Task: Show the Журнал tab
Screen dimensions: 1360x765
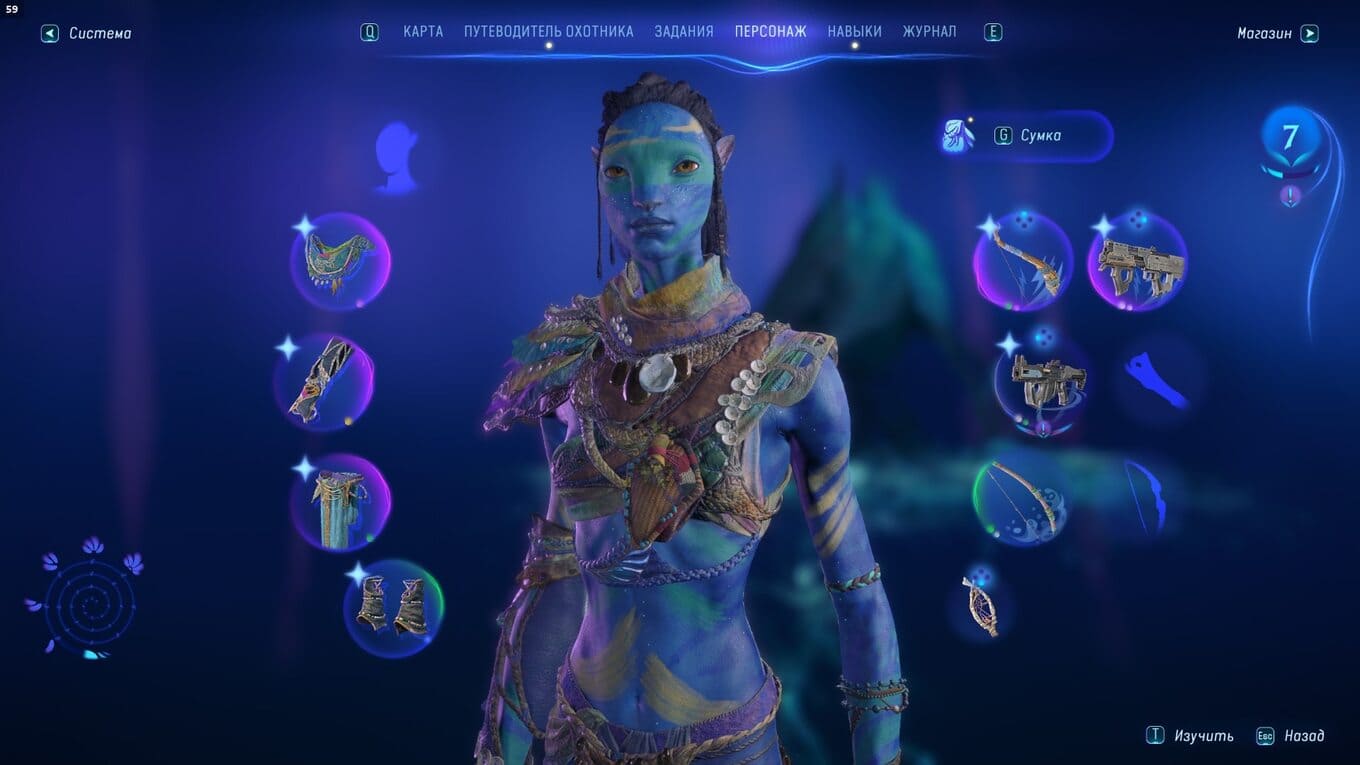Action: 929,32
